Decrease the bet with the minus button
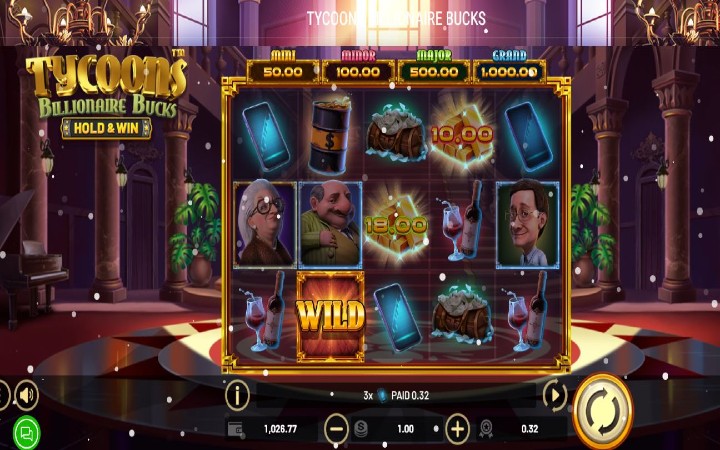 click(x=336, y=429)
